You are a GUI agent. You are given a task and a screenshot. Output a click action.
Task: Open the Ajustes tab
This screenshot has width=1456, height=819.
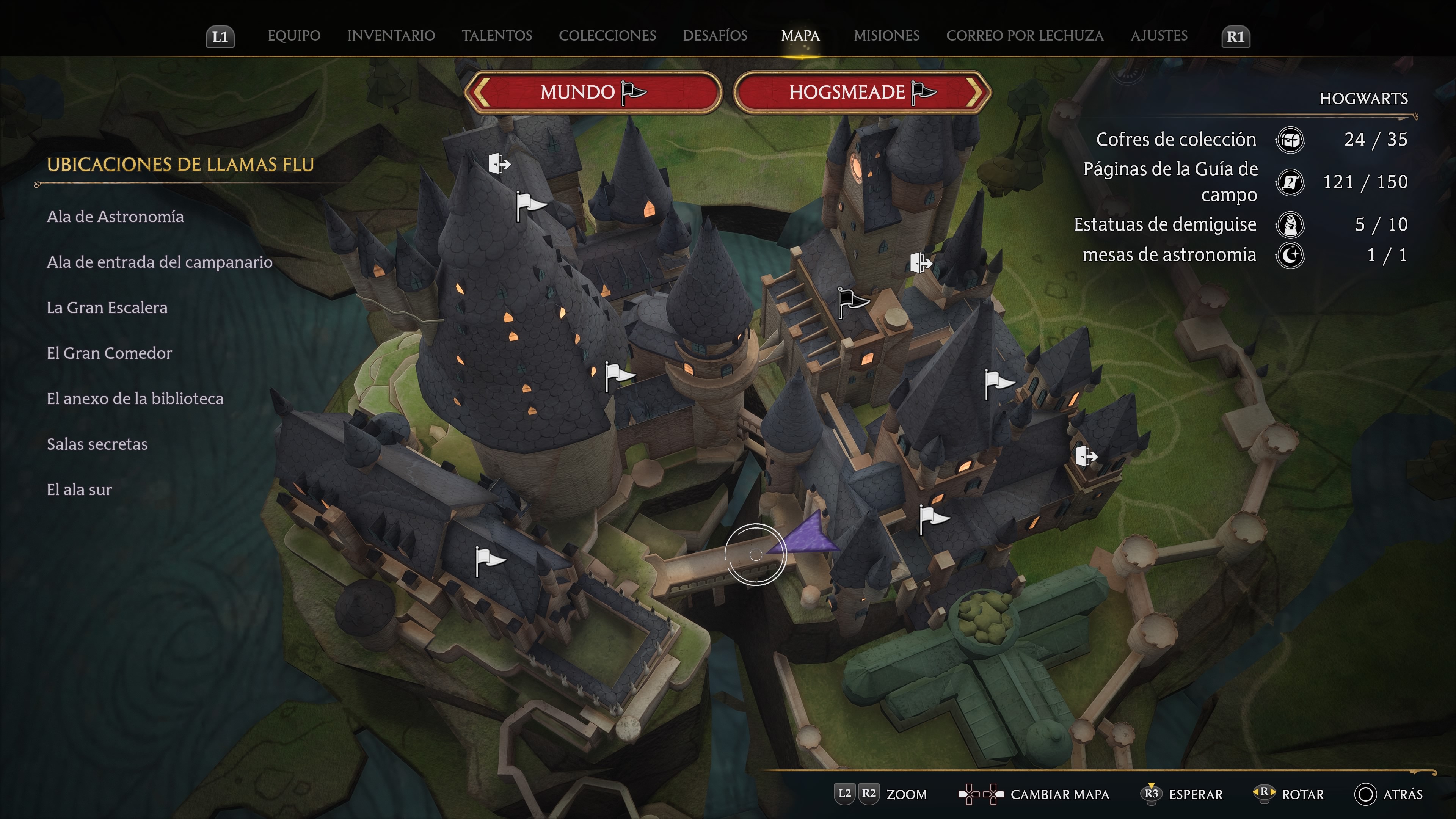pyautogui.click(x=1159, y=36)
